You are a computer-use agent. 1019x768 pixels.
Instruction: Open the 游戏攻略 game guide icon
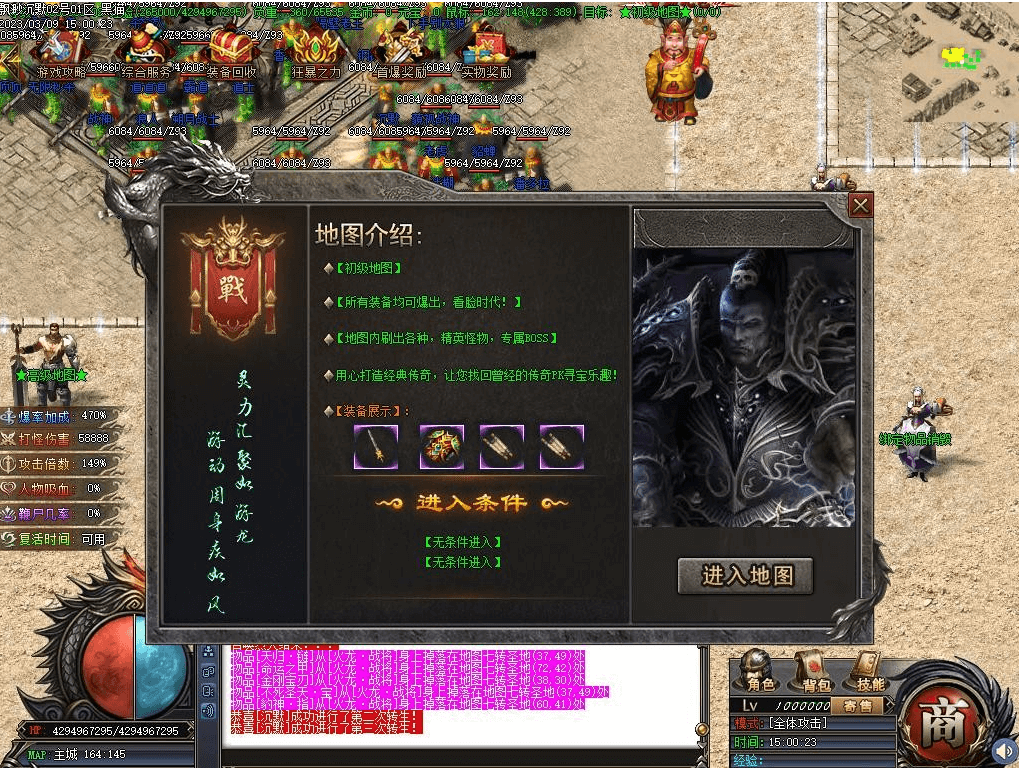pos(61,52)
